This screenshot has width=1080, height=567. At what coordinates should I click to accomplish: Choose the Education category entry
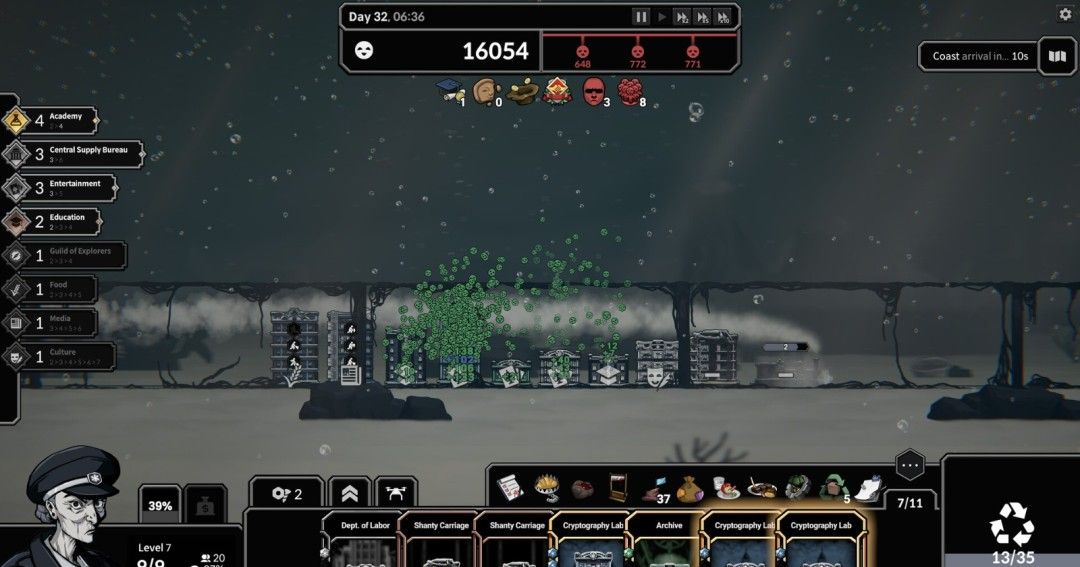(x=58, y=221)
